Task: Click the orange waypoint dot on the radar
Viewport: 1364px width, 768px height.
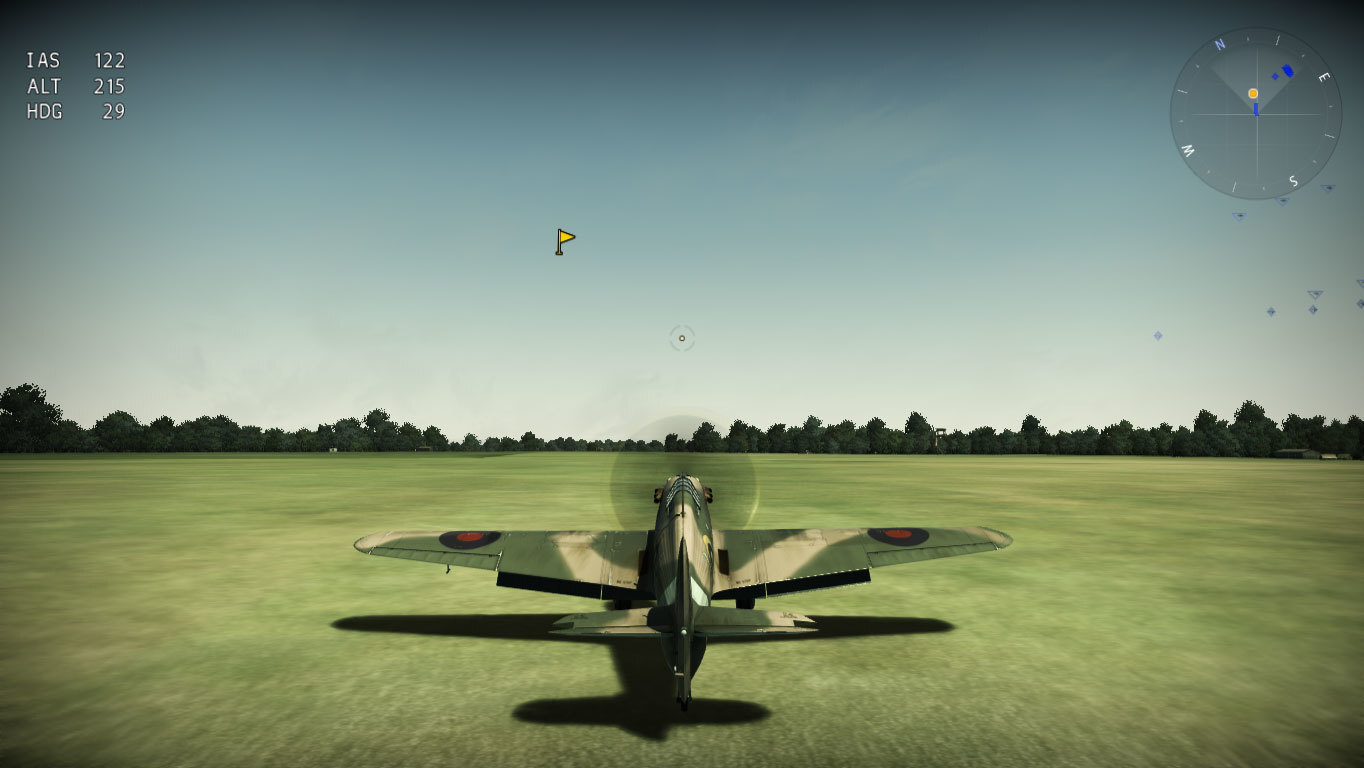Action: pos(1253,93)
